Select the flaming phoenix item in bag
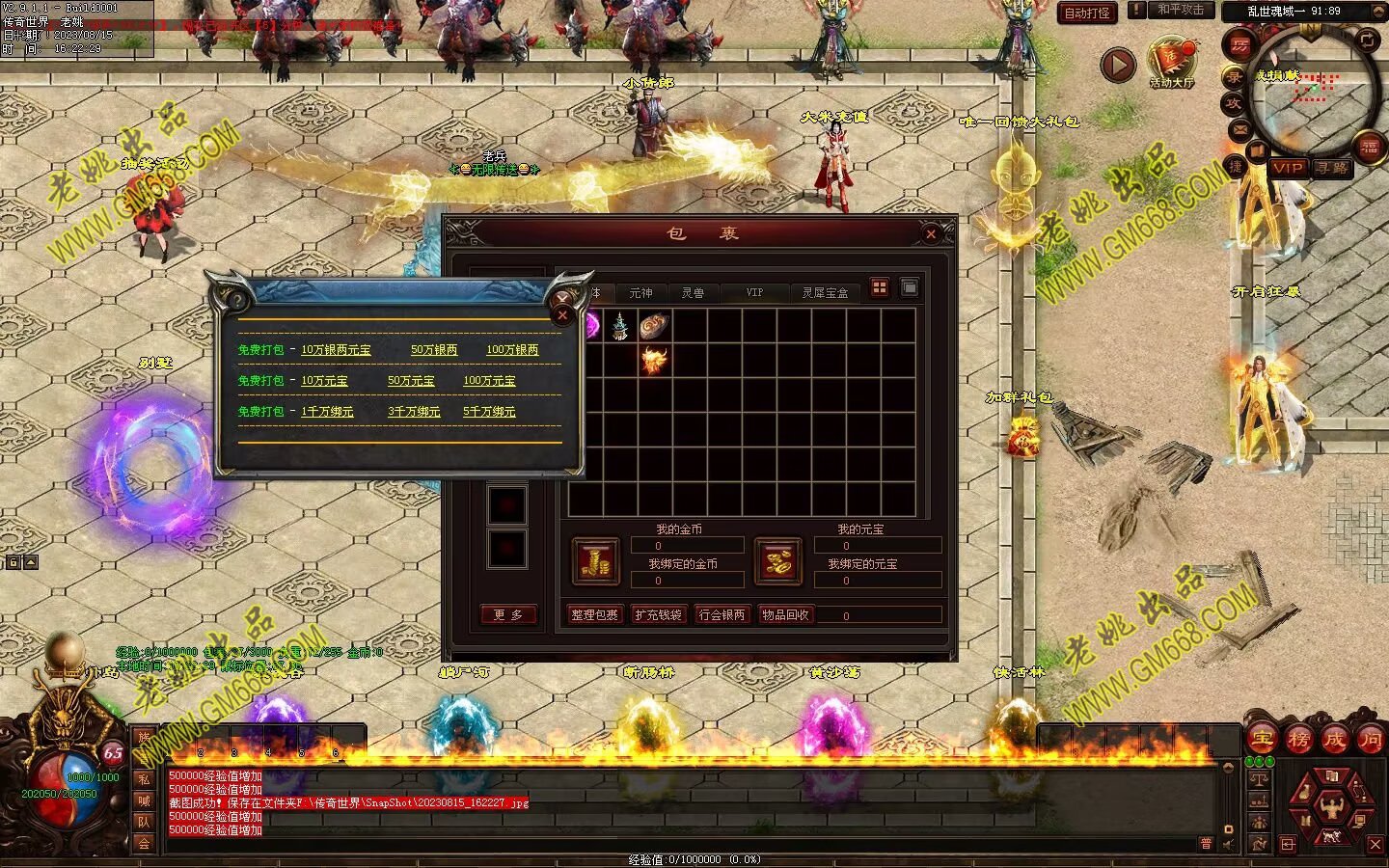This screenshot has height=868, width=1389. [x=655, y=360]
